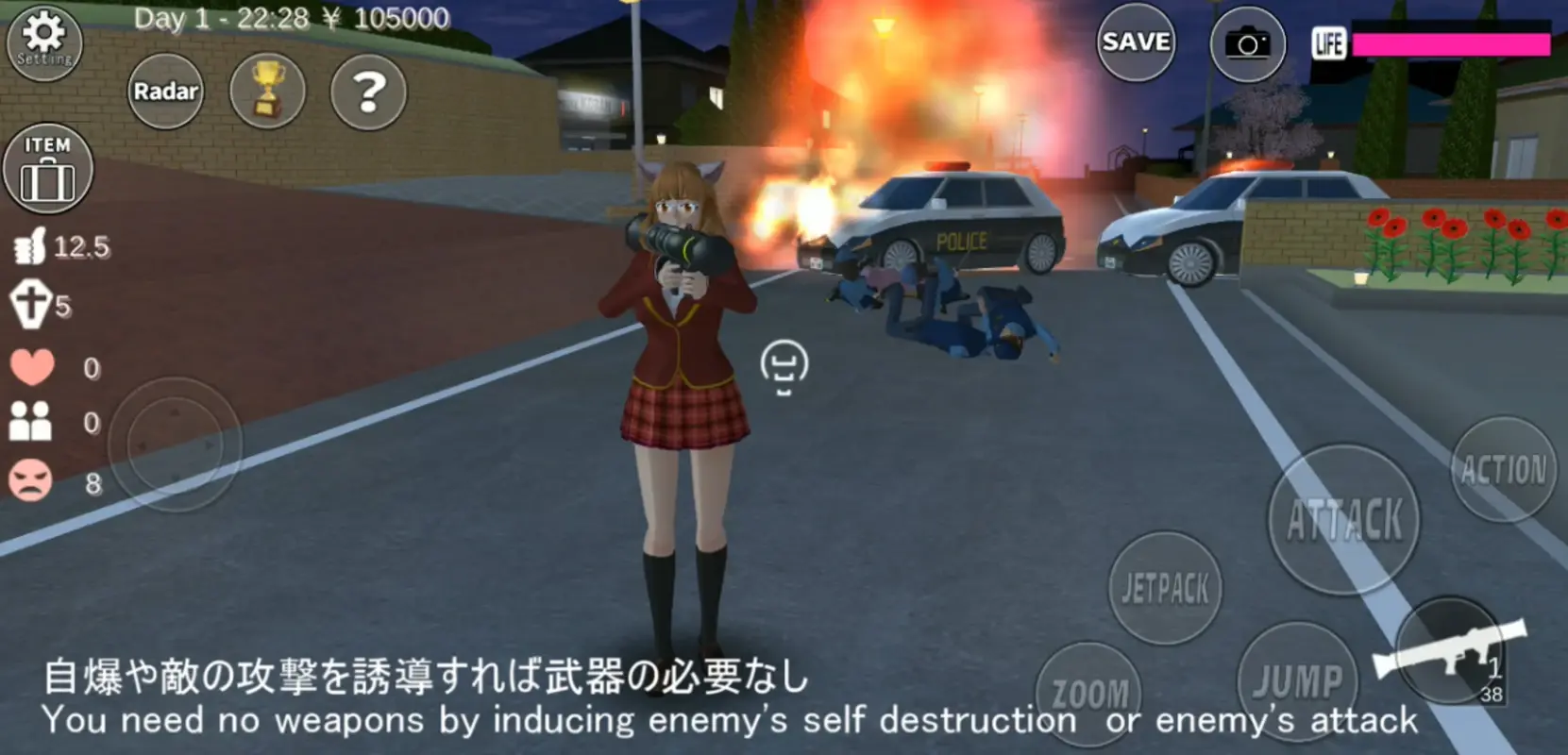
Task: Click the coffin kill counter icon
Action: pos(31,302)
